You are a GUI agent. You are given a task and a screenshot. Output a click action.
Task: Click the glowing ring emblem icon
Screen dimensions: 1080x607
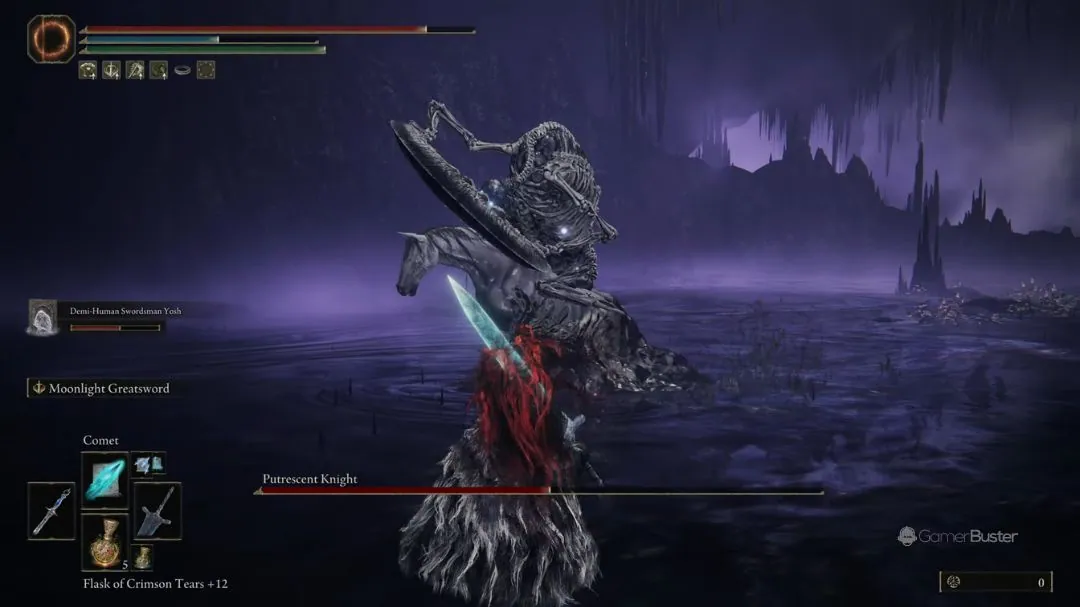tap(51, 39)
